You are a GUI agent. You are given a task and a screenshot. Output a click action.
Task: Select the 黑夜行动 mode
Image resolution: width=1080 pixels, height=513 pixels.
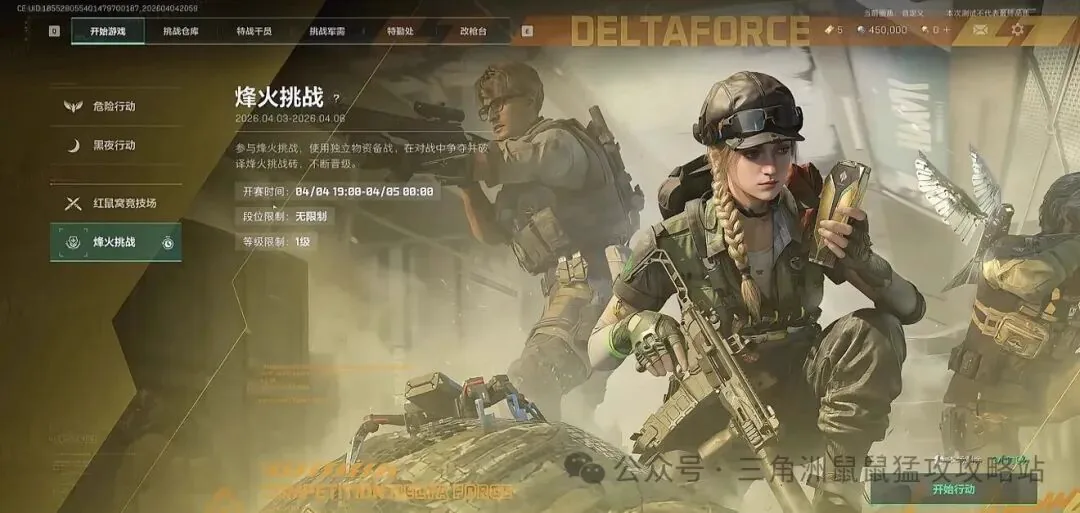(114, 145)
